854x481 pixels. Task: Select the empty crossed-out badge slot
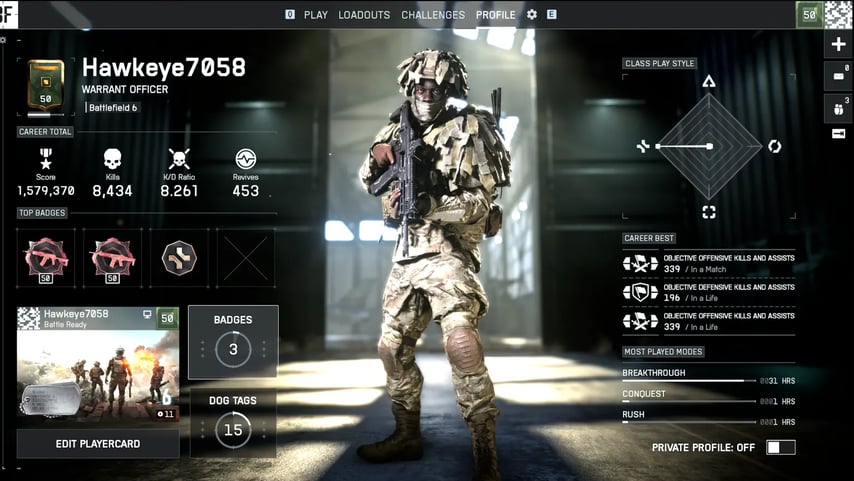pos(246,257)
